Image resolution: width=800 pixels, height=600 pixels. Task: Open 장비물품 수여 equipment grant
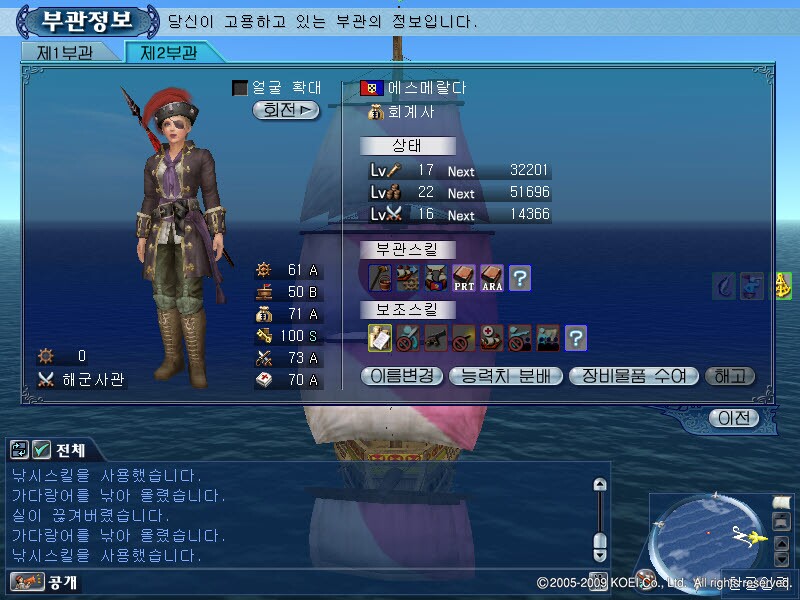[632, 377]
